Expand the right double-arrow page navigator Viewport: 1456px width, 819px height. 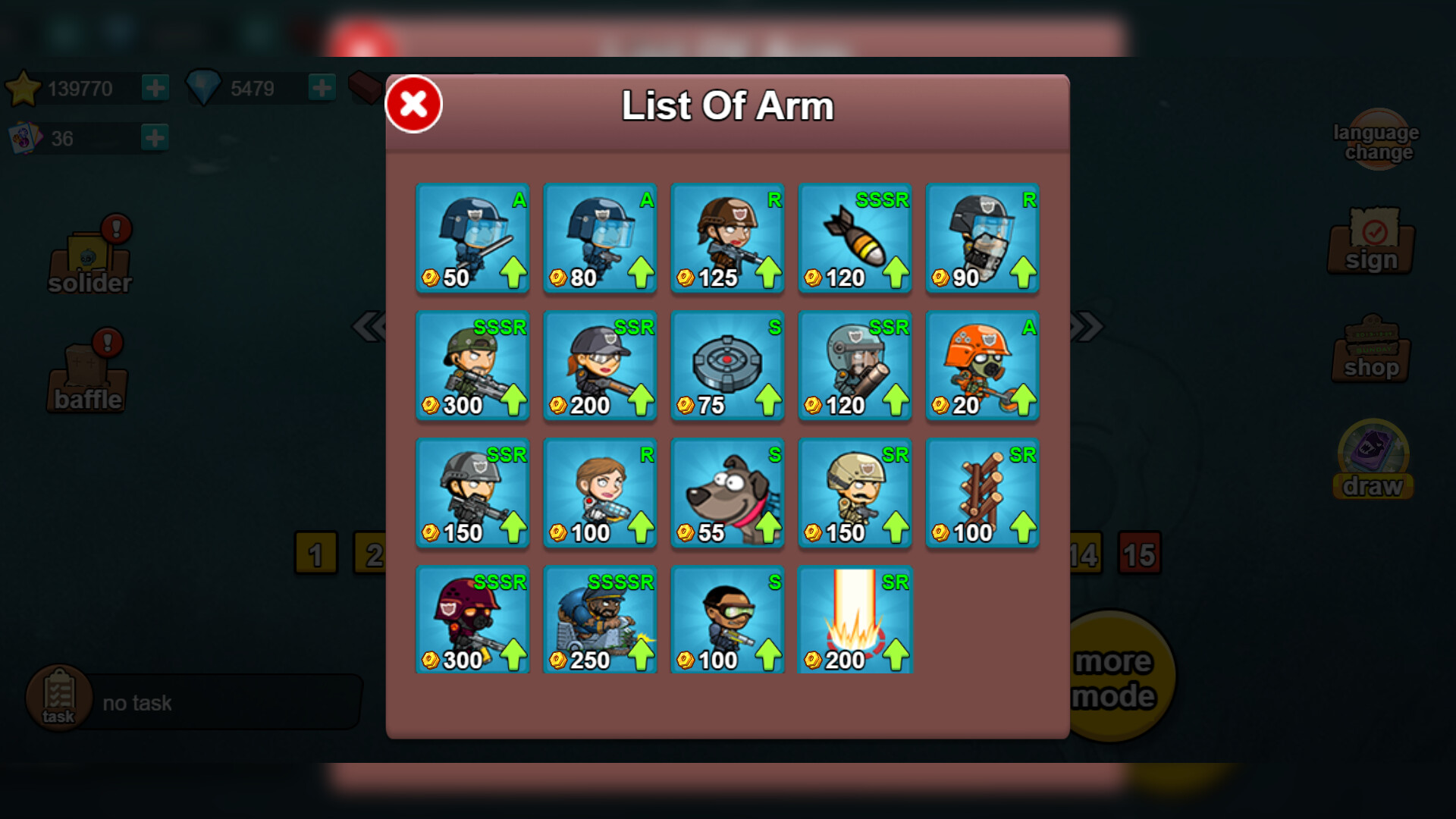(x=1086, y=325)
